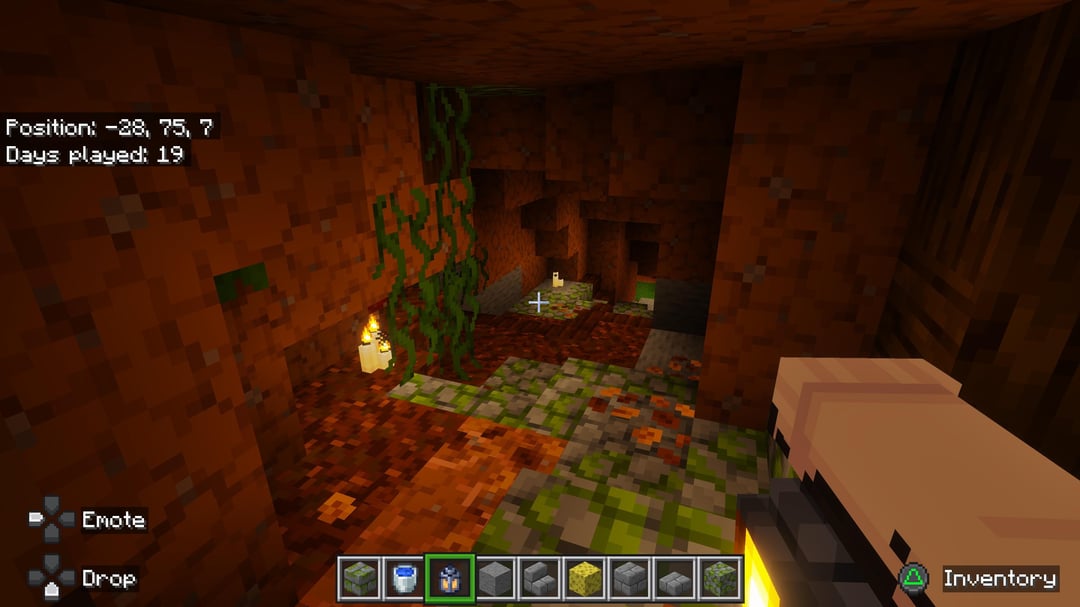Pick the stone brick slab slot
The height and width of the screenshot is (607, 1080).
click(x=677, y=579)
